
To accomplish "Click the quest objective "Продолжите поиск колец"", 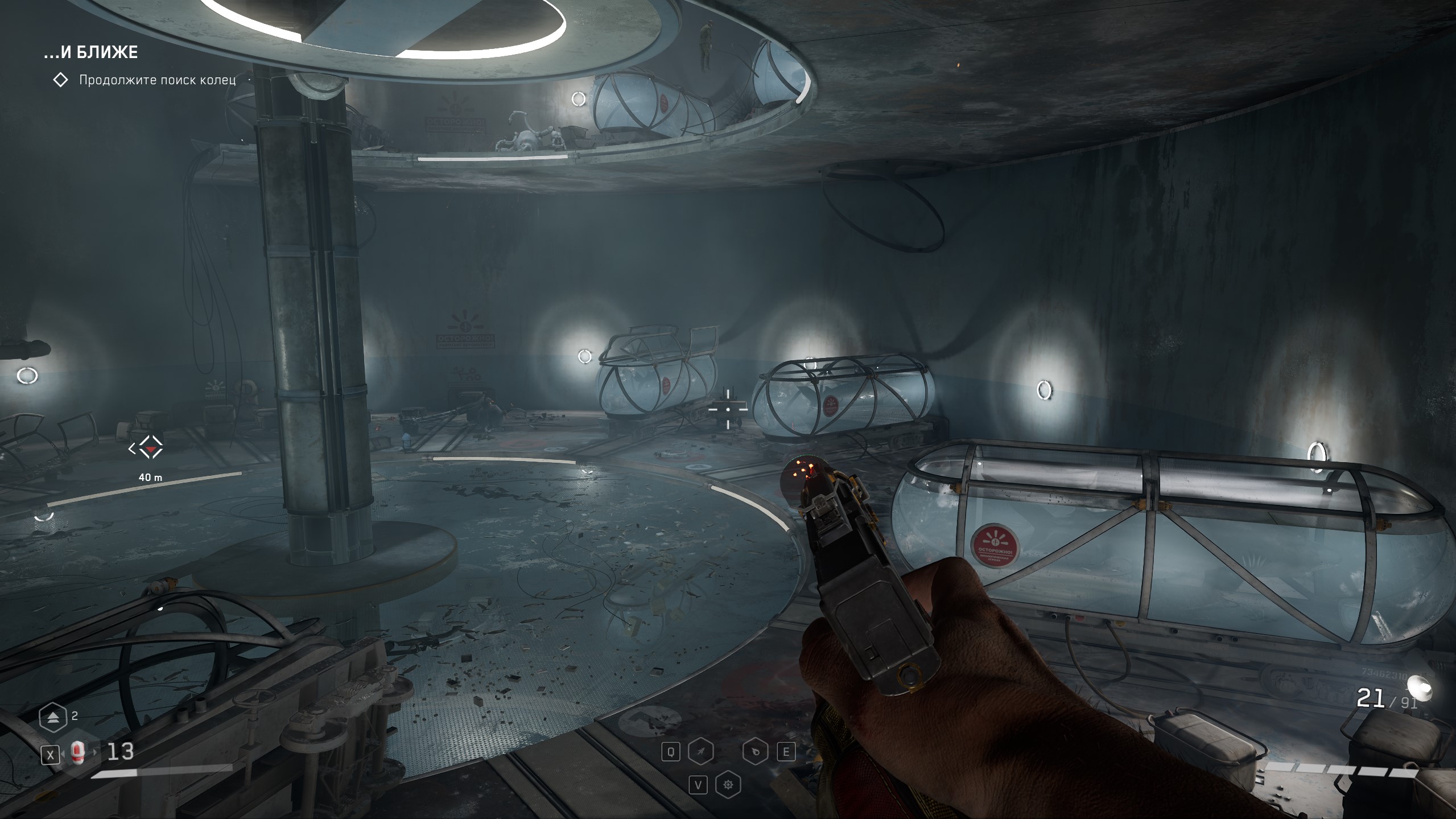I will pos(156,80).
